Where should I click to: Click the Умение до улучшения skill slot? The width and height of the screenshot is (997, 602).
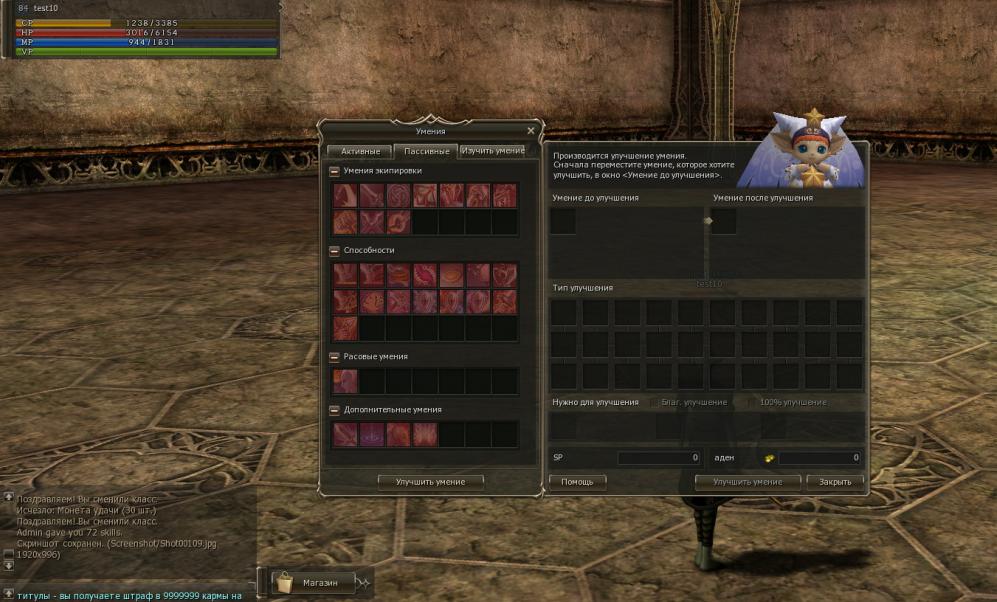pos(563,221)
